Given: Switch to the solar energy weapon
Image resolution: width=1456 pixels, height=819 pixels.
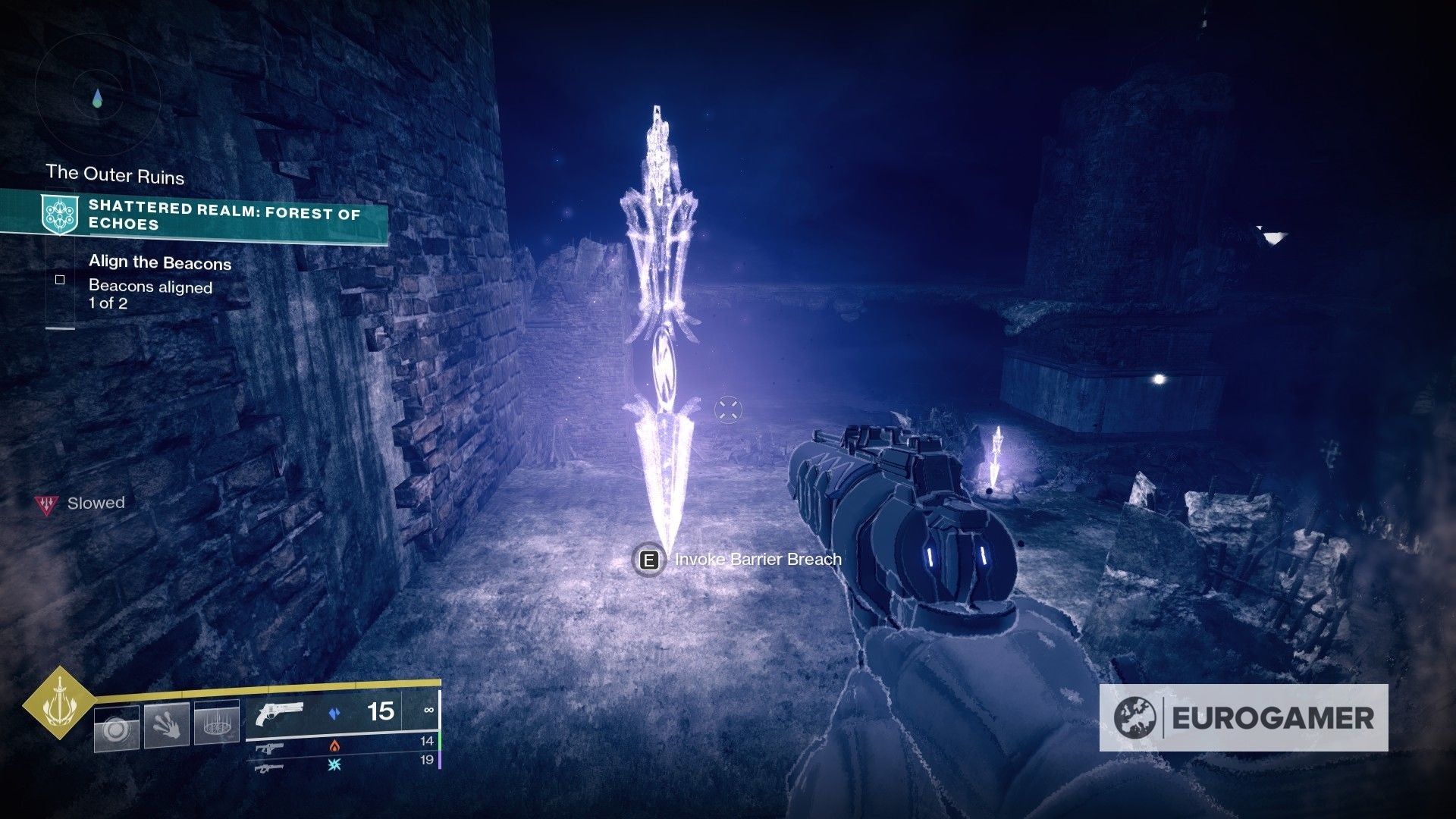Looking at the screenshot, I should coord(271,748).
